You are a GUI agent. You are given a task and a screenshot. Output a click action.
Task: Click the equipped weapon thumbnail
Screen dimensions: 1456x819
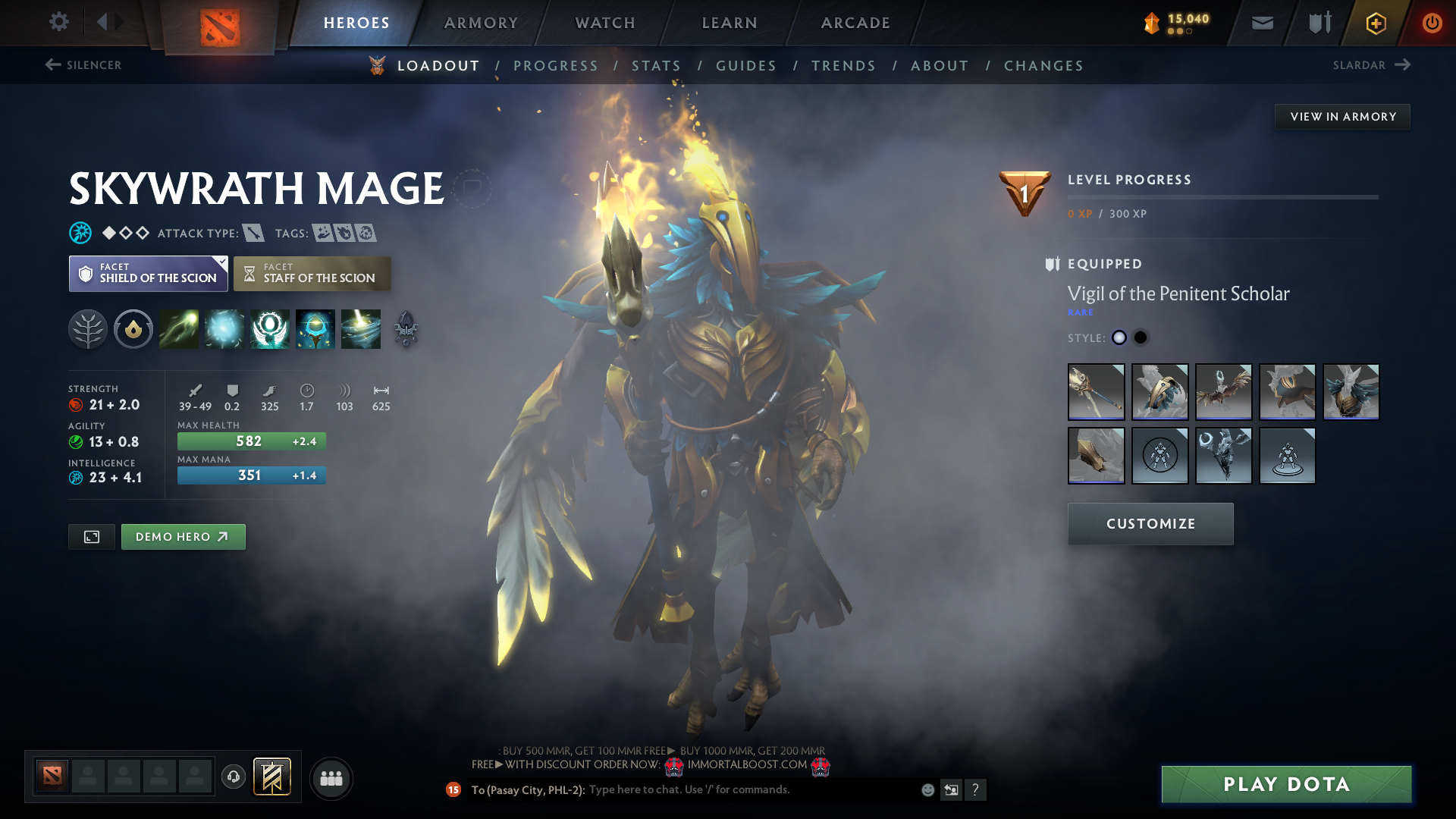pos(1096,392)
